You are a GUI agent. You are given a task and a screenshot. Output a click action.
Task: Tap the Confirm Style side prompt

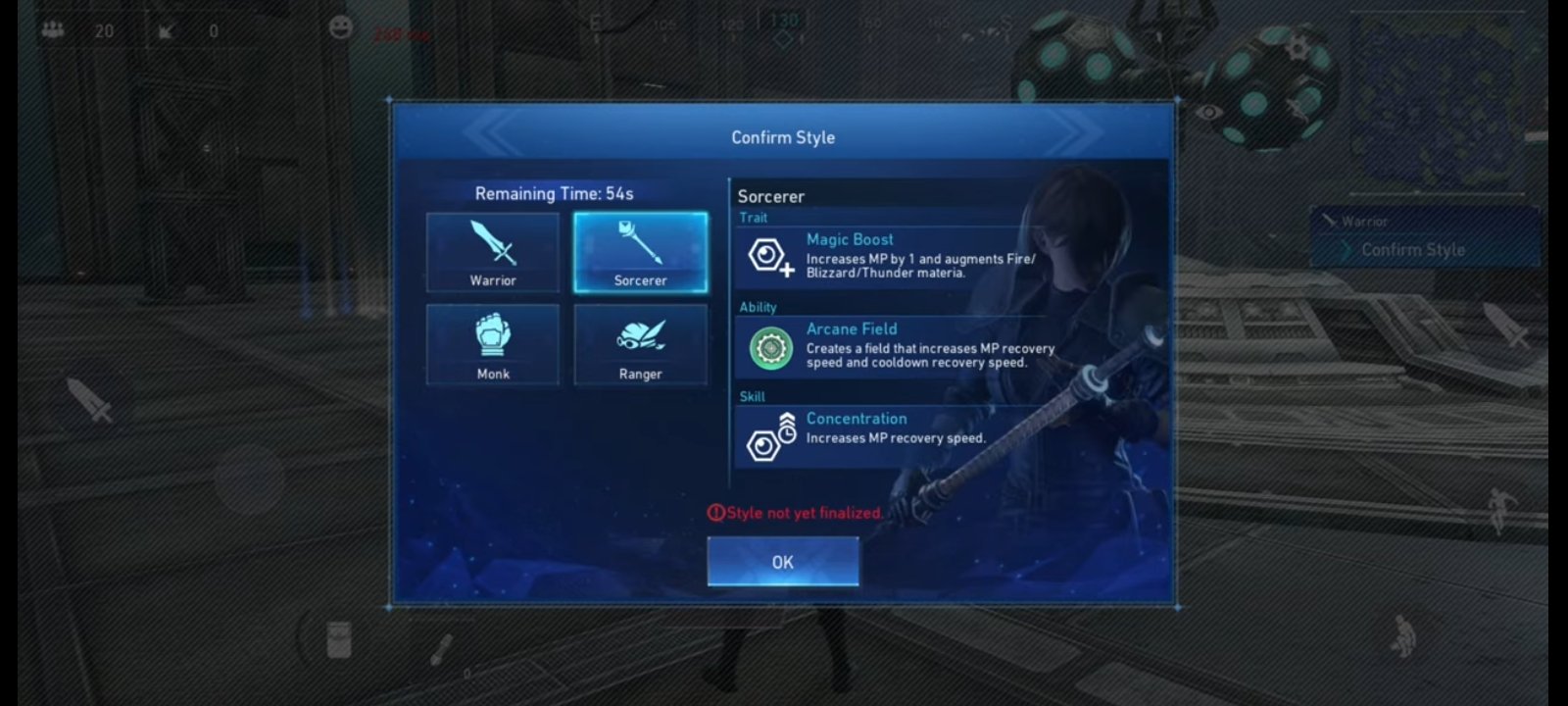1412,250
